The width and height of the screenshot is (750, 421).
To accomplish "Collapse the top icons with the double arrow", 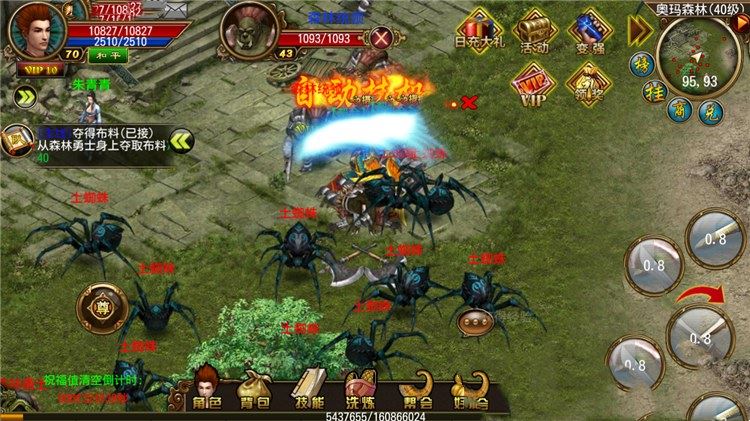I will click(x=639, y=31).
